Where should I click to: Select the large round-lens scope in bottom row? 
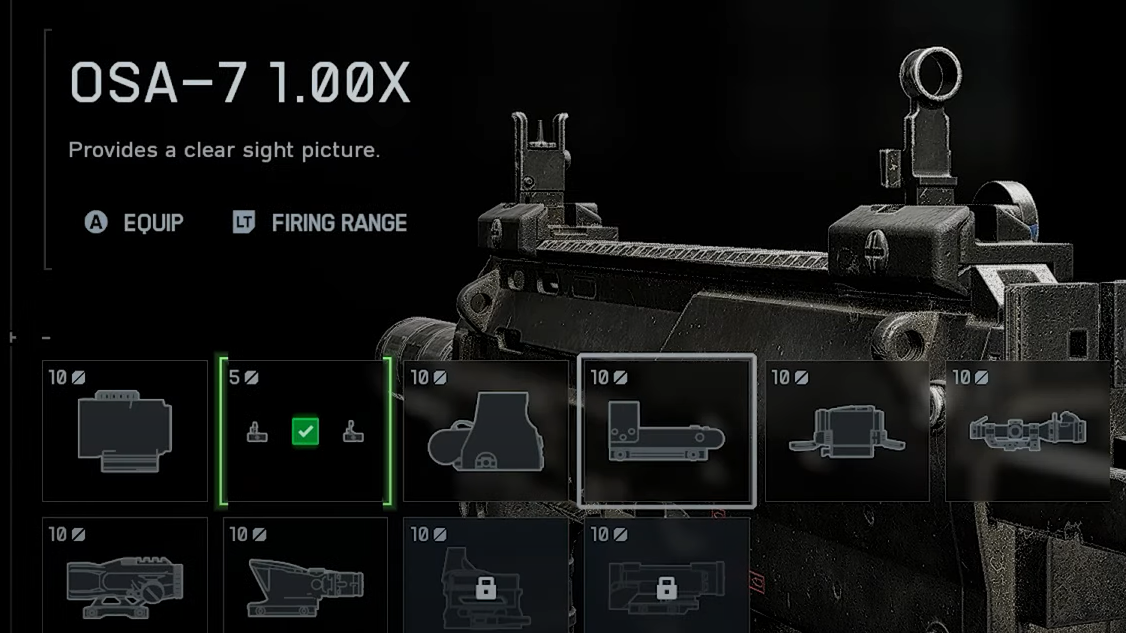(x=125, y=578)
